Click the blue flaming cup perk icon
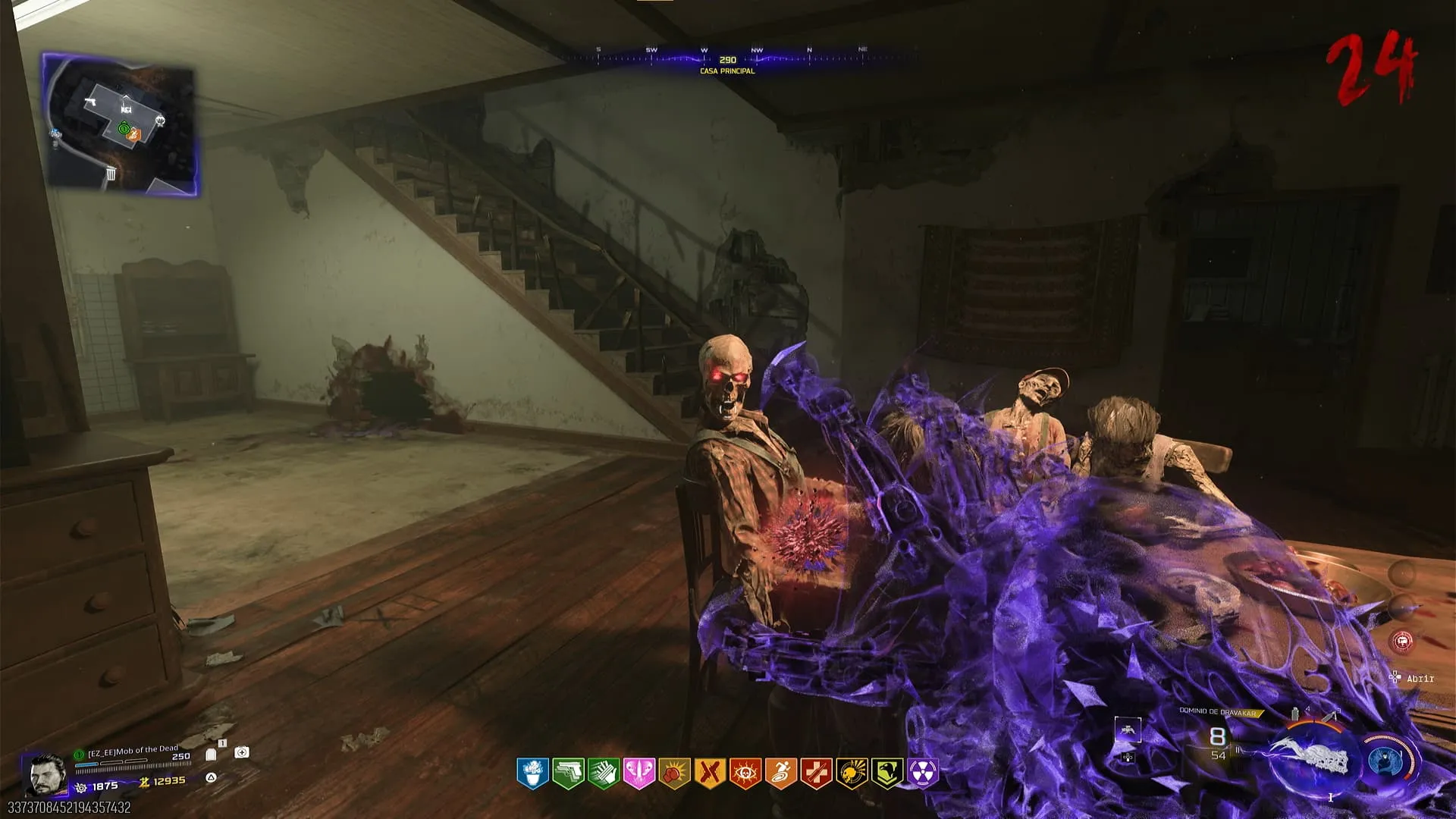 click(532, 773)
